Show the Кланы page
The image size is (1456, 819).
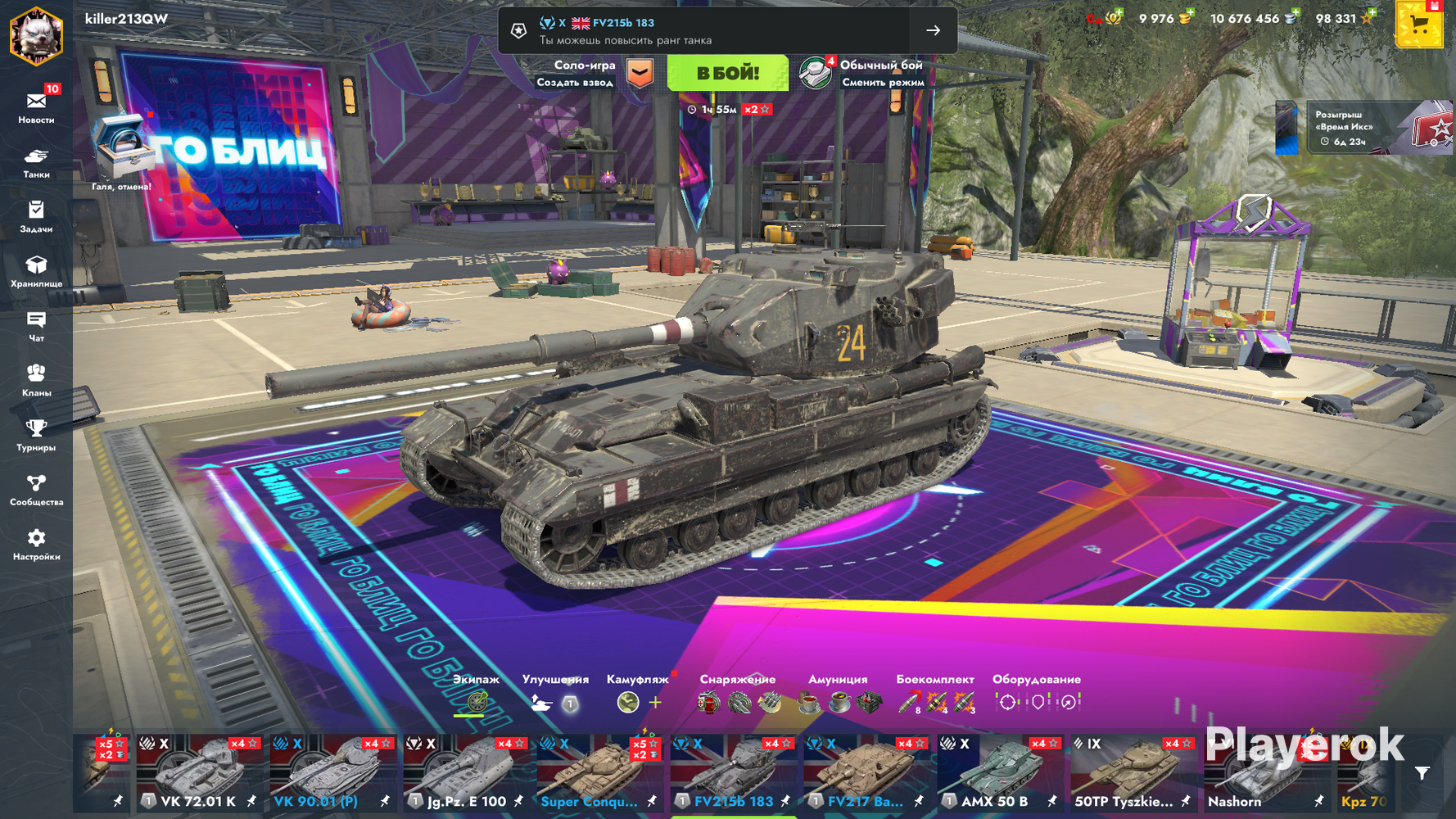point(36,380)
